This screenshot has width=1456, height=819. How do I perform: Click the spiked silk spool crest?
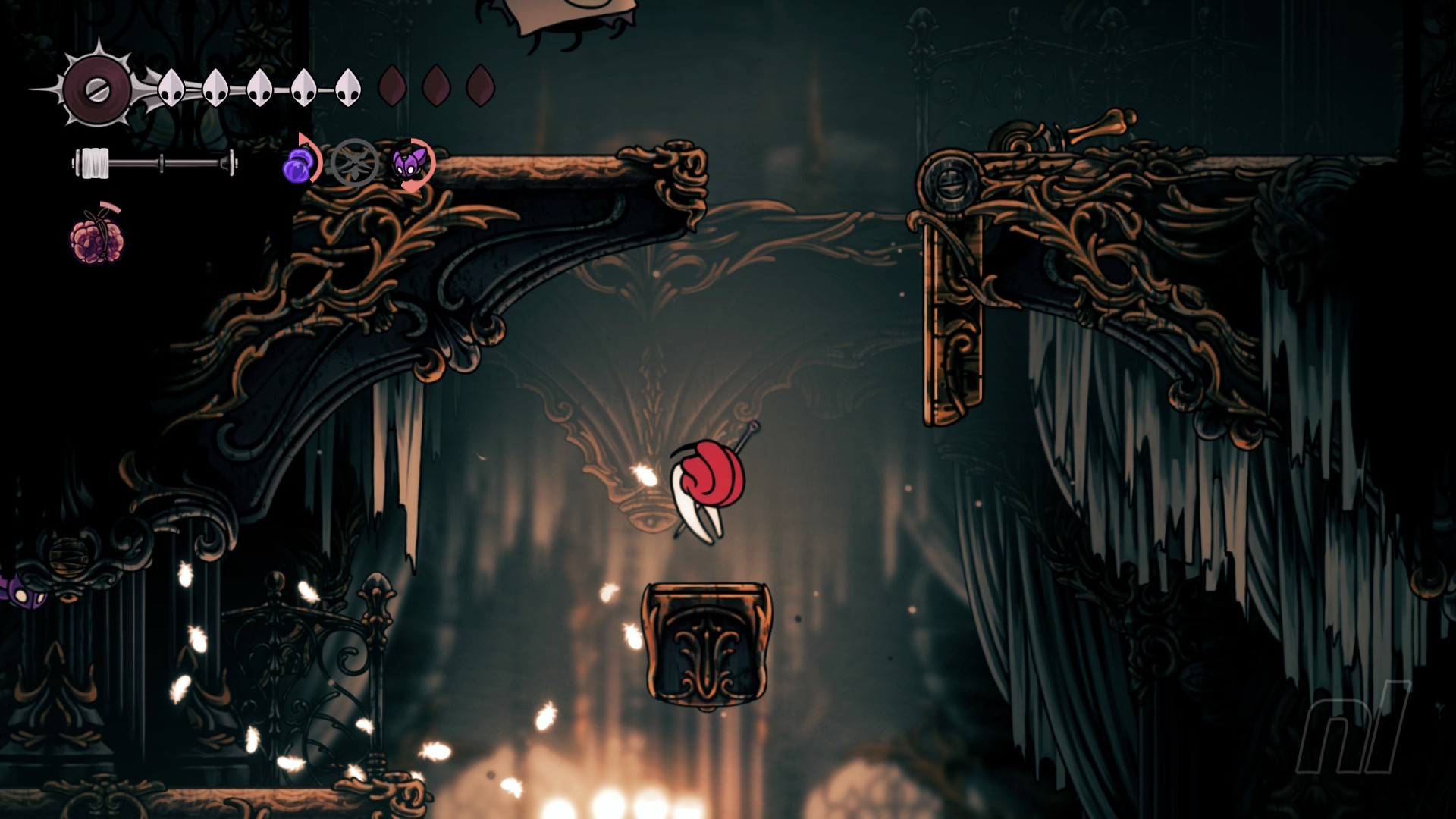tap(96, 89)
